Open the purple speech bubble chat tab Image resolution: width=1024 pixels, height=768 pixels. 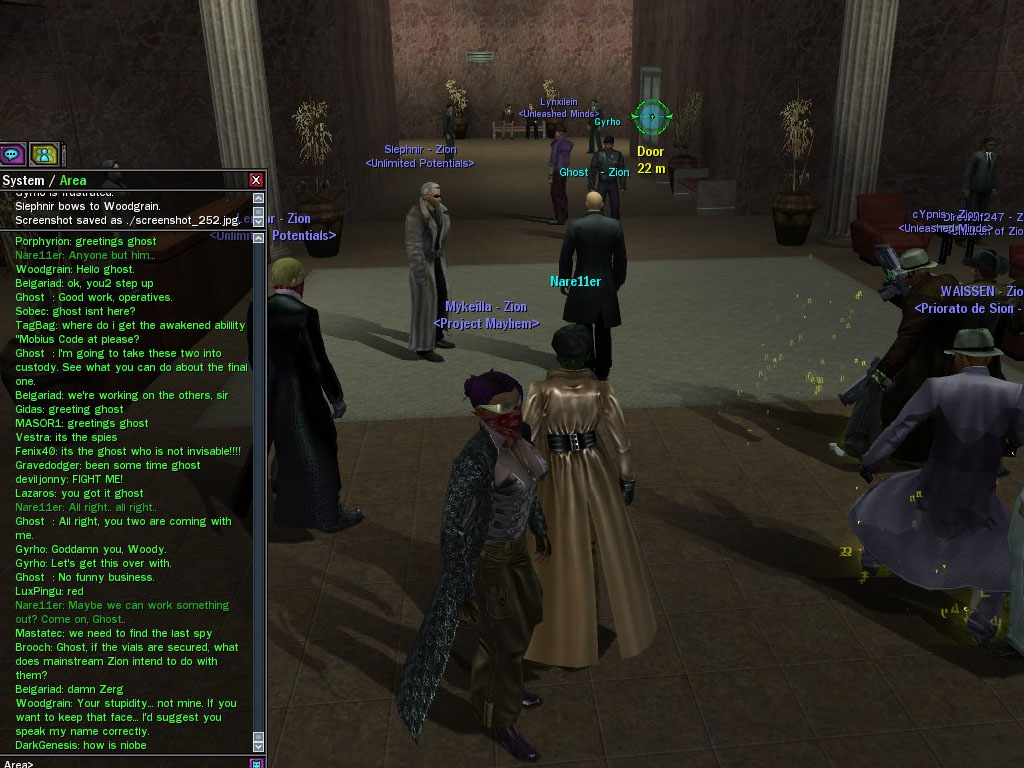pos(12,154)
